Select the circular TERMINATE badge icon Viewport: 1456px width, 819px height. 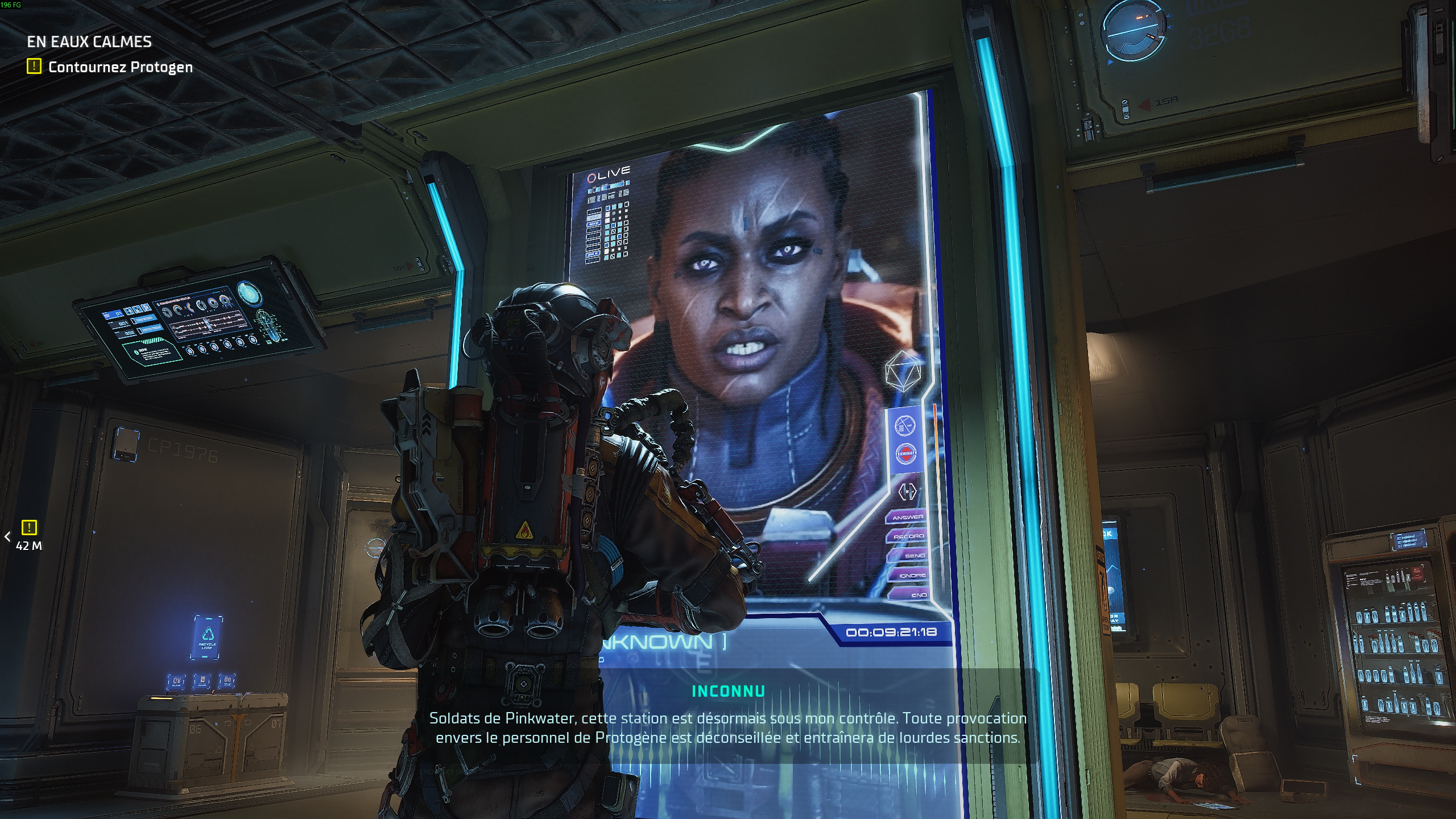[x=906, y=453]
